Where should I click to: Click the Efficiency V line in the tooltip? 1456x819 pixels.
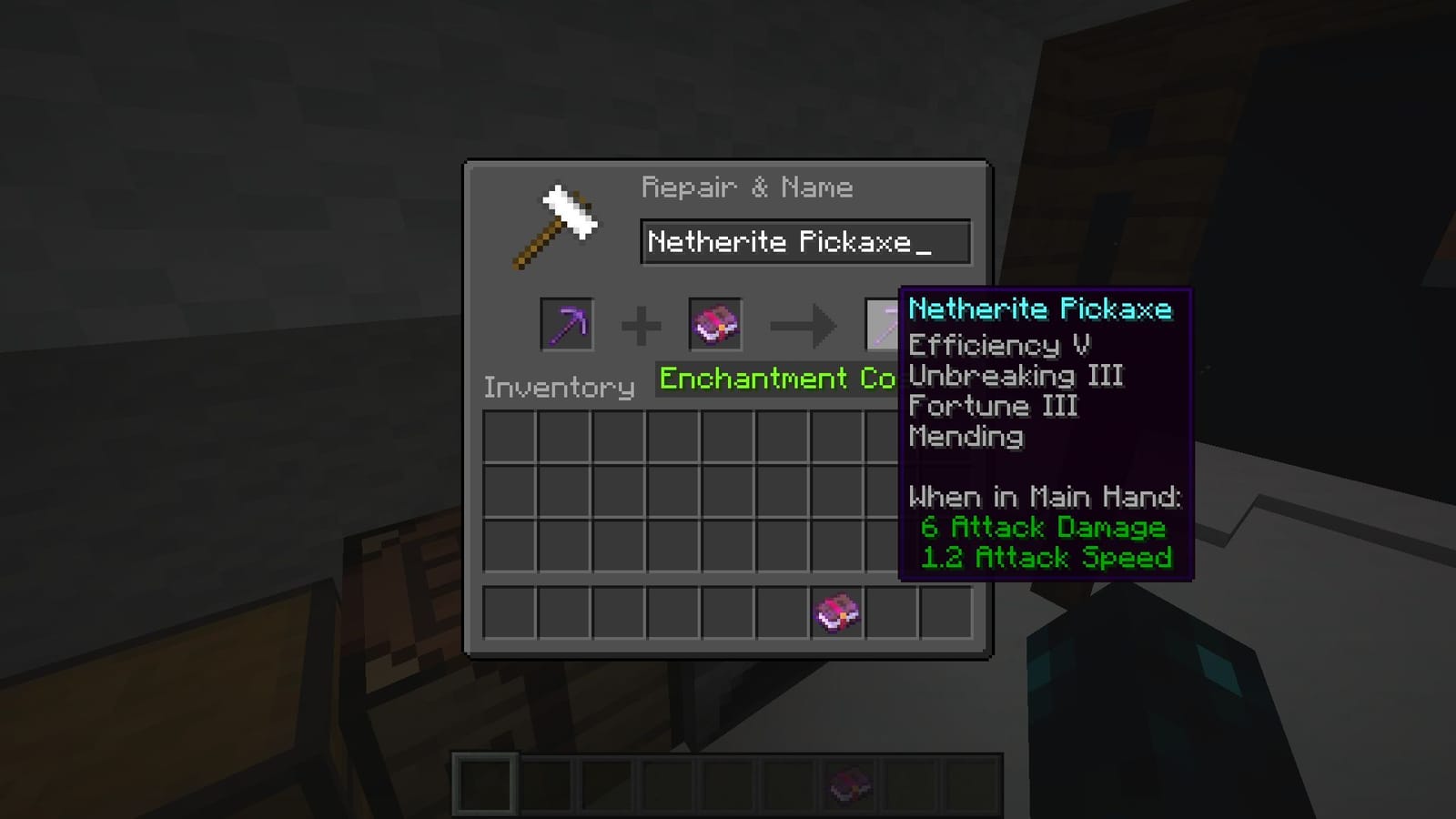point(999,345)
